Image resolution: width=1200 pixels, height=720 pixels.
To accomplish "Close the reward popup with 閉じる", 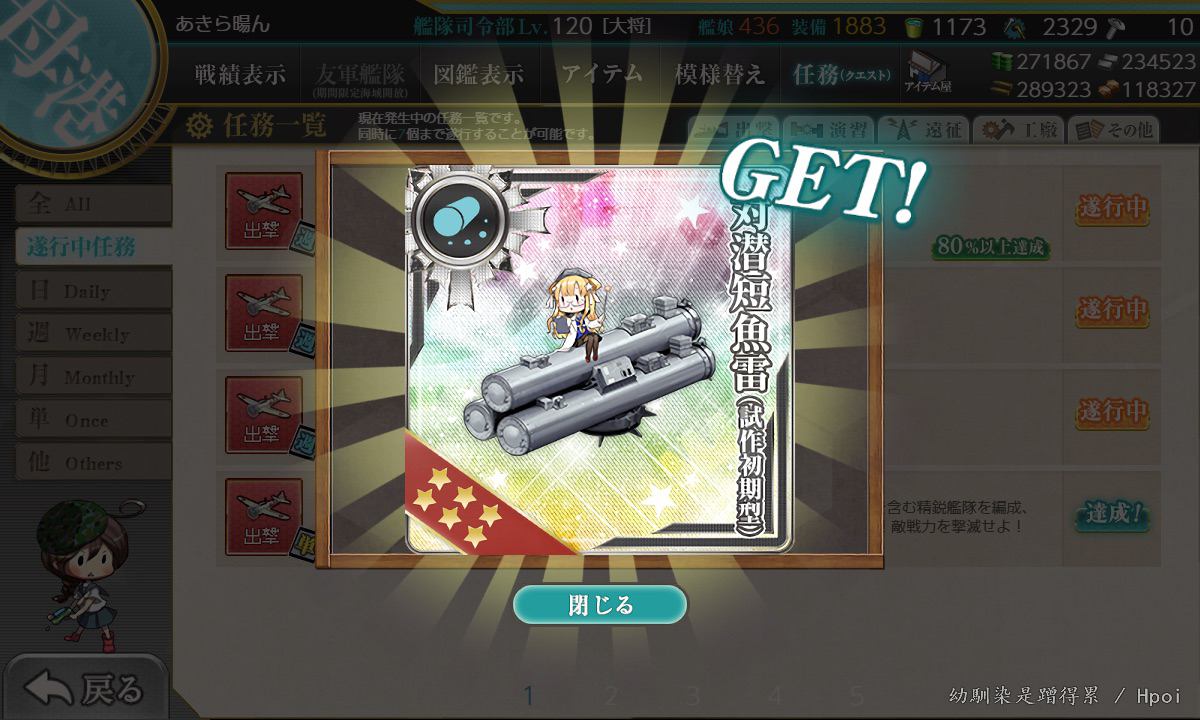I will click(600, 605).
